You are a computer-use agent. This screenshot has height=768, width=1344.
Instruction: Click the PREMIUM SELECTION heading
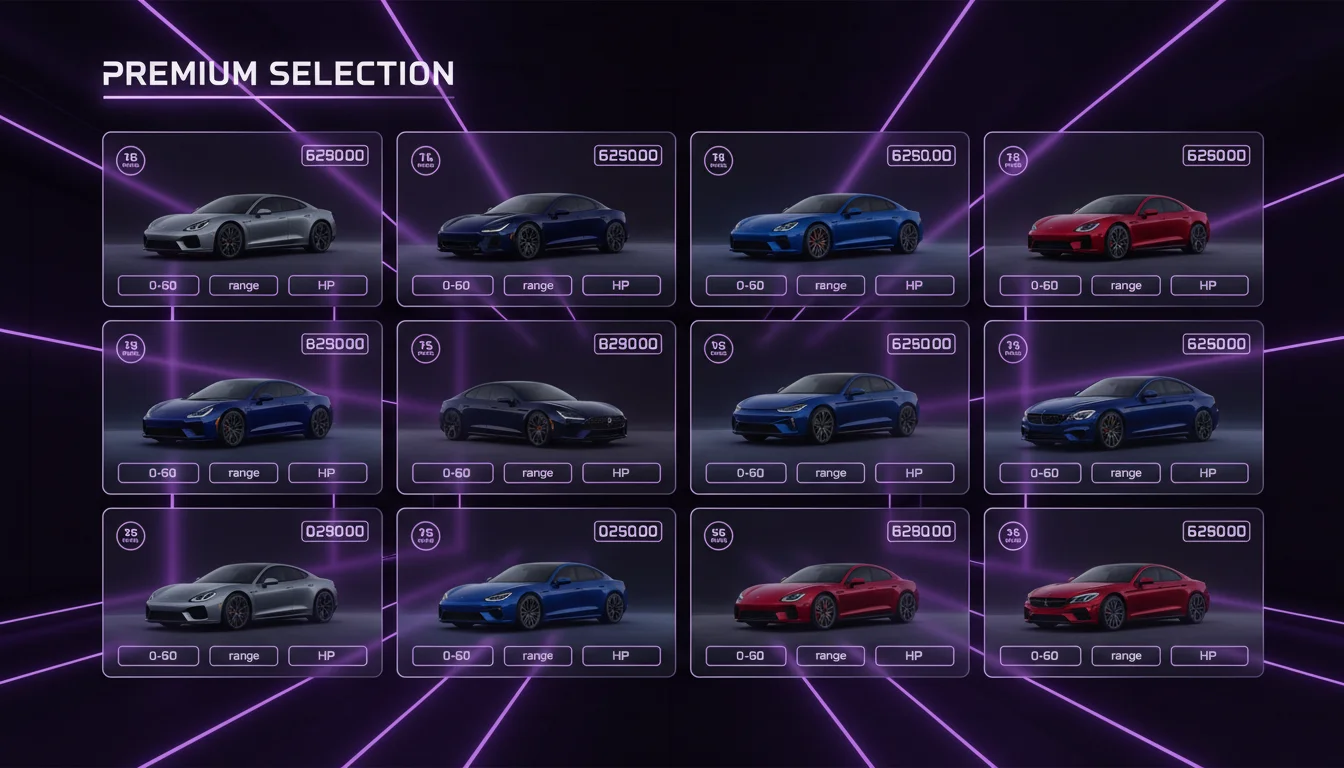pyautogui.click(x=278, y=73)
